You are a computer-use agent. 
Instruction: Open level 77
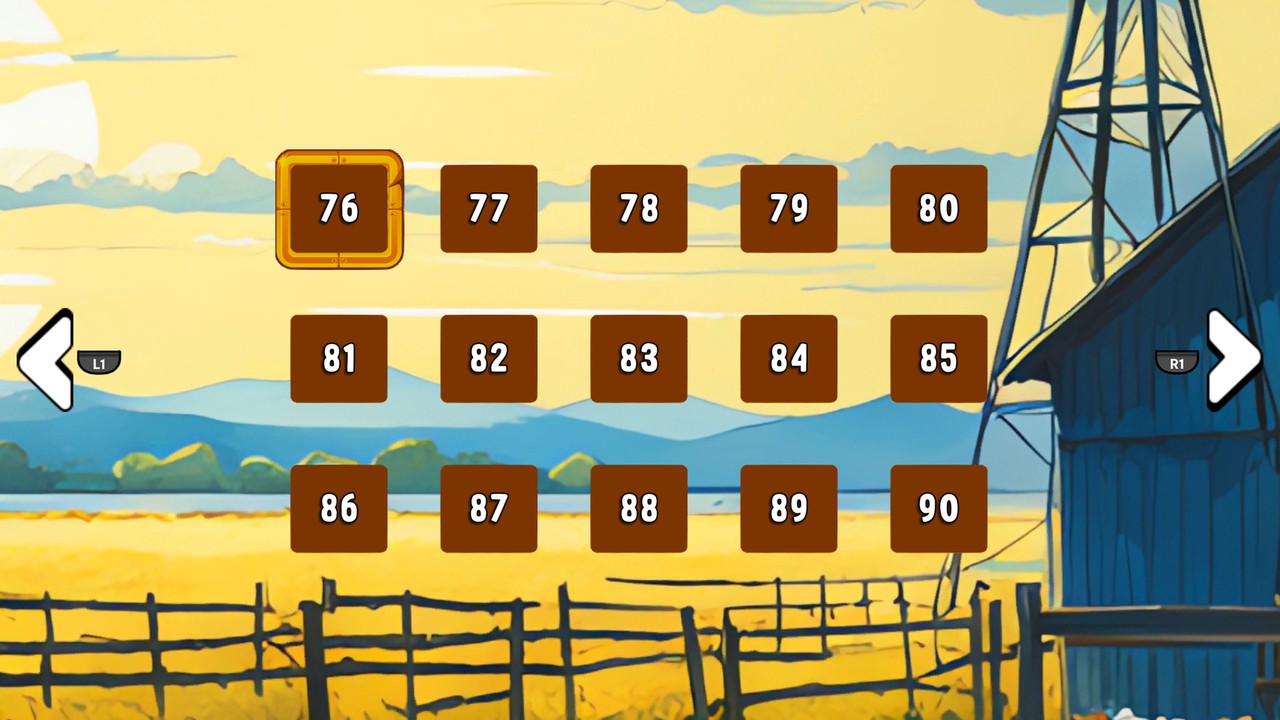click(x=489, y=209)
